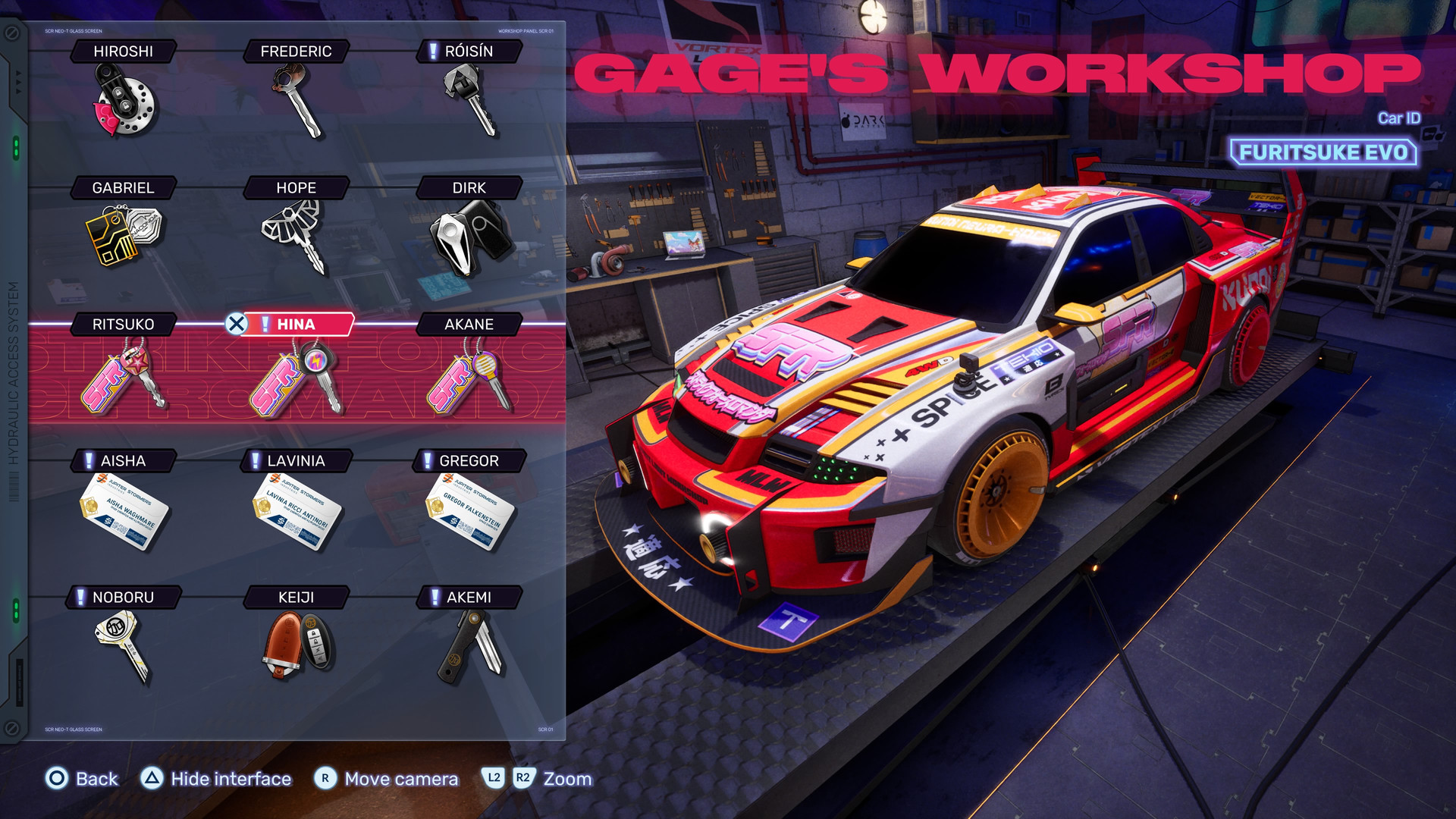Select Keiji's leather key fob
1456x819 pixels.
point(297,645)
